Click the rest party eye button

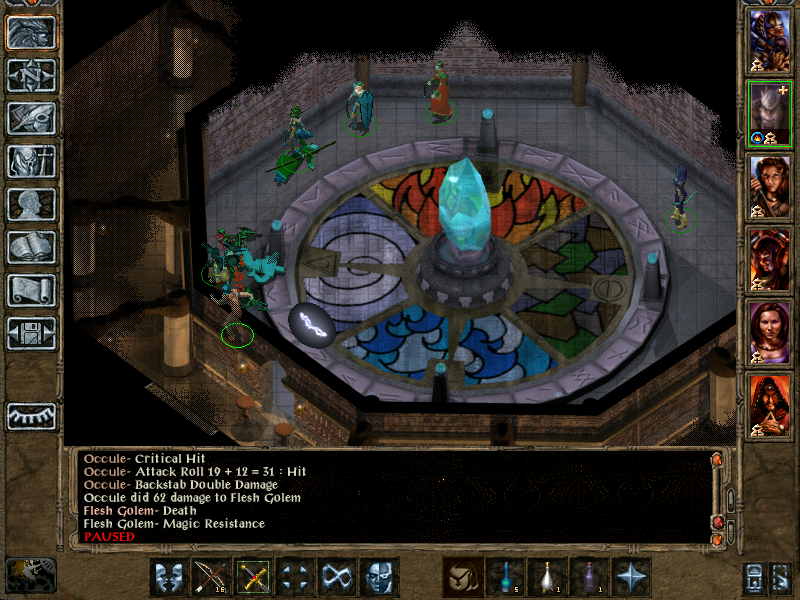(31, 415)
